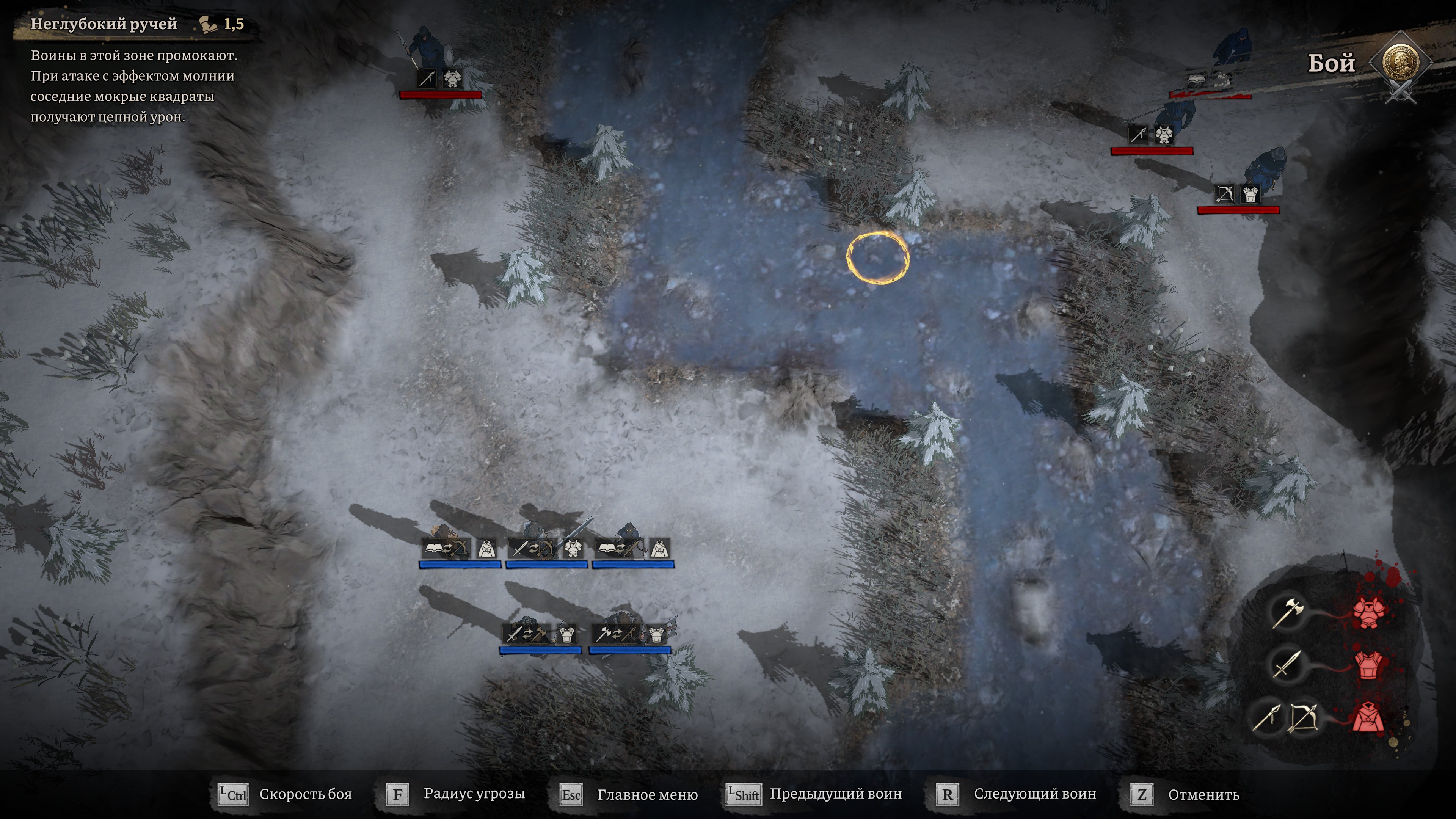Click the red robe armor icon
Screen dimensions: 1456x819
1368,720
